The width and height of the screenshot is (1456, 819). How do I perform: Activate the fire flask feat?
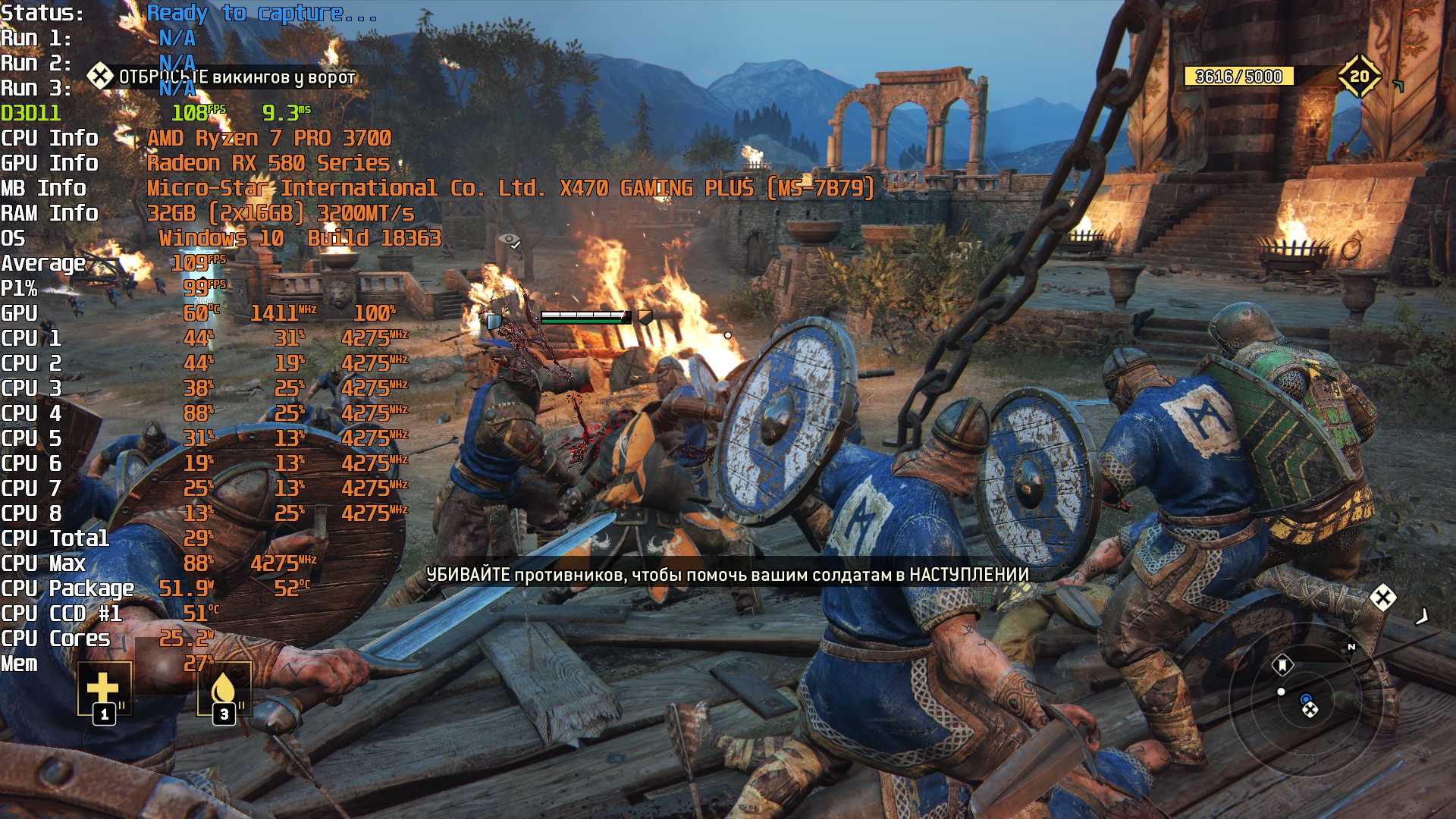tap(224, 689)
